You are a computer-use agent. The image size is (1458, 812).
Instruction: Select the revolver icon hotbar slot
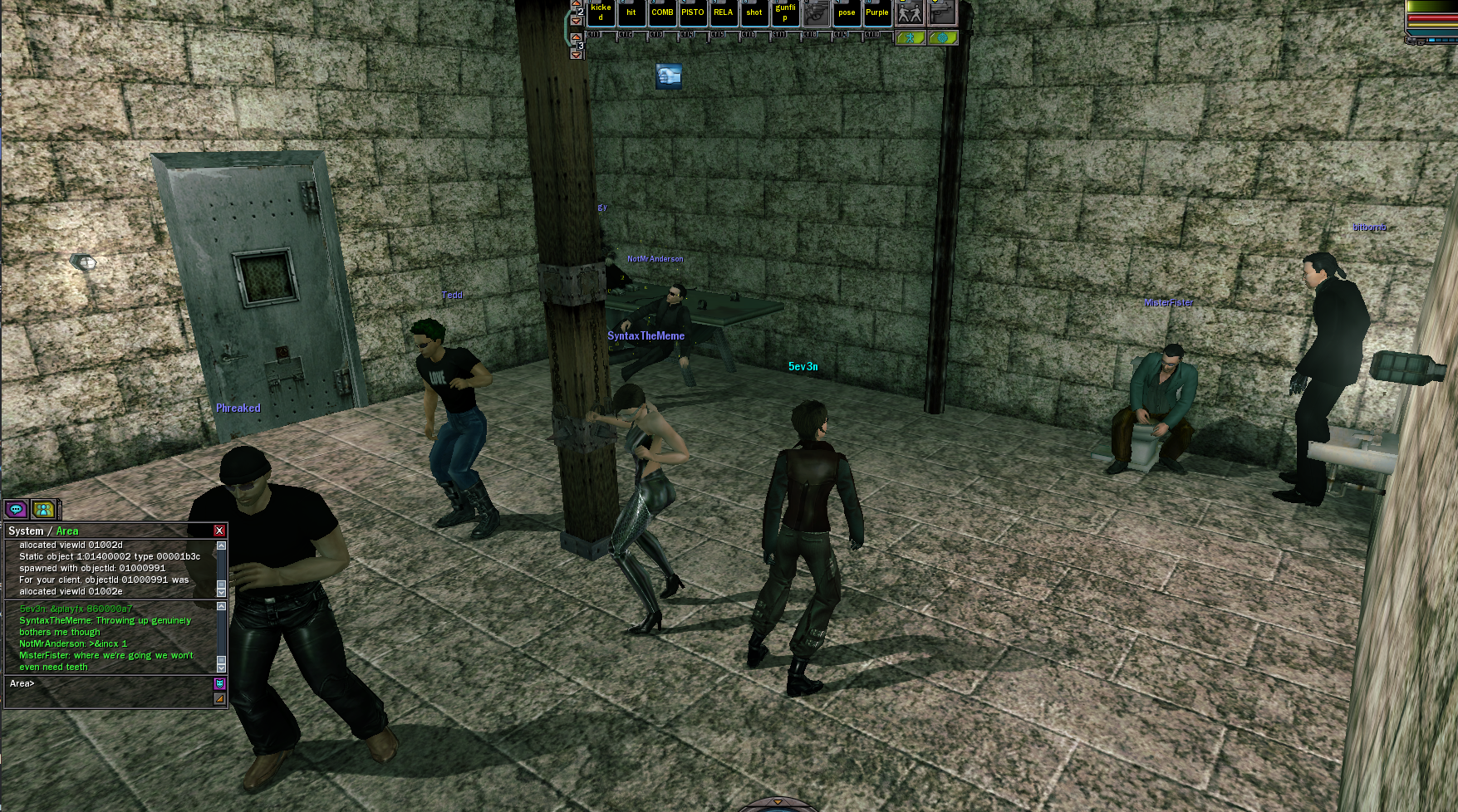816,12
